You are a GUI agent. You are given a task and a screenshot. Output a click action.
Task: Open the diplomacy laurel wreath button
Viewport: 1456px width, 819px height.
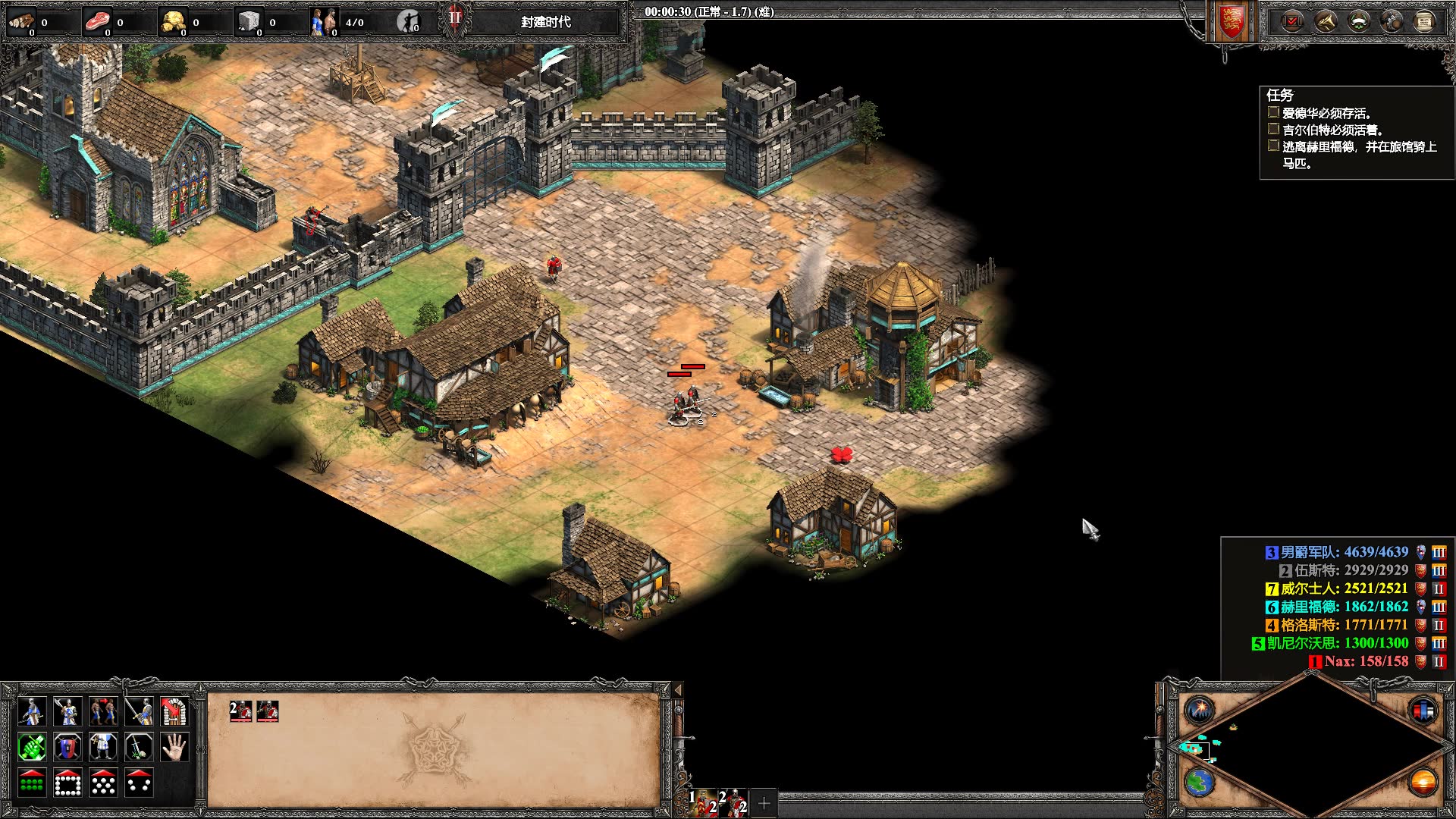click(1358, 21)
